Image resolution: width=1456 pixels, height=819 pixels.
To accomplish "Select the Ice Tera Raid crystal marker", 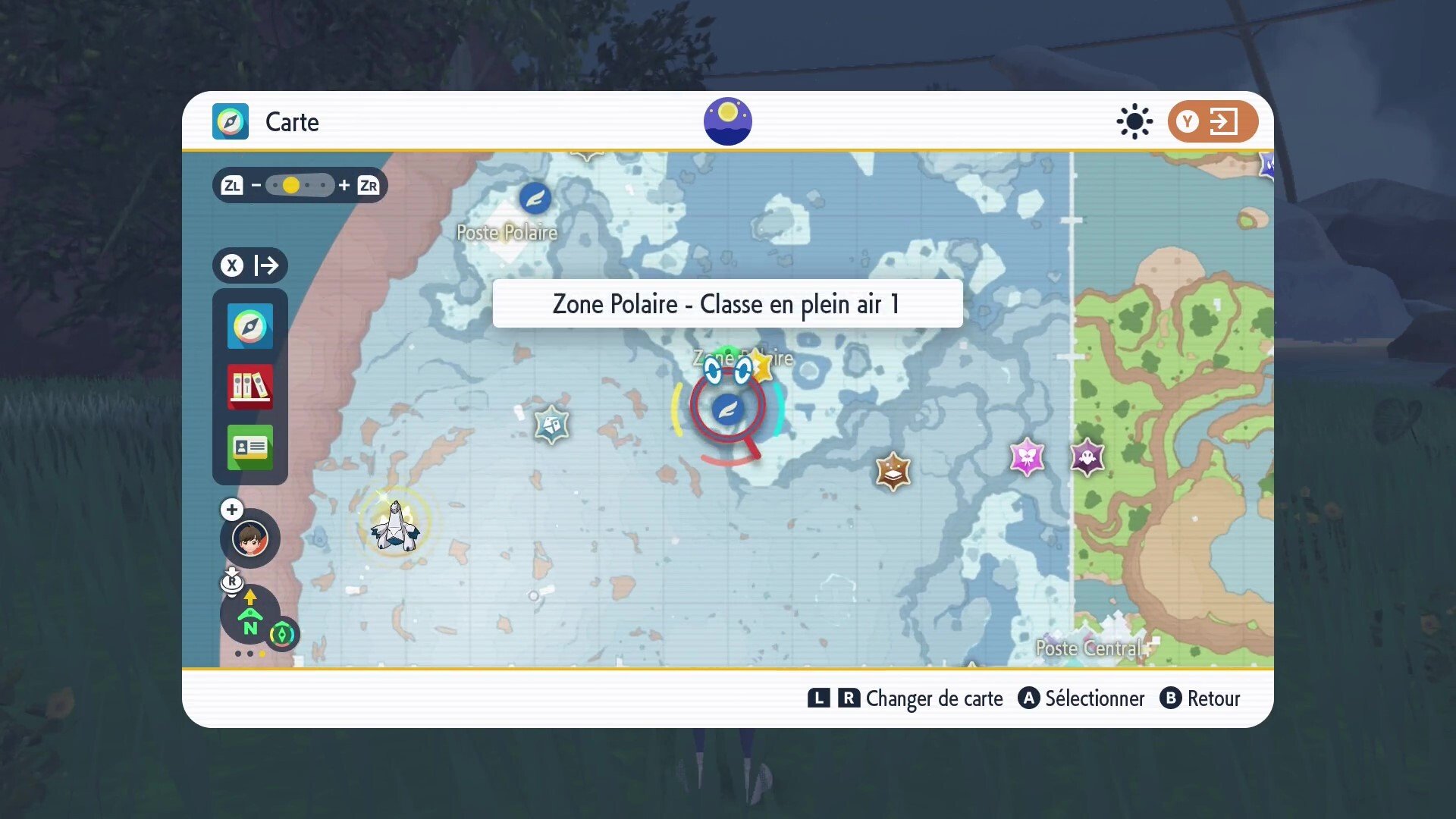I will 551,424.
